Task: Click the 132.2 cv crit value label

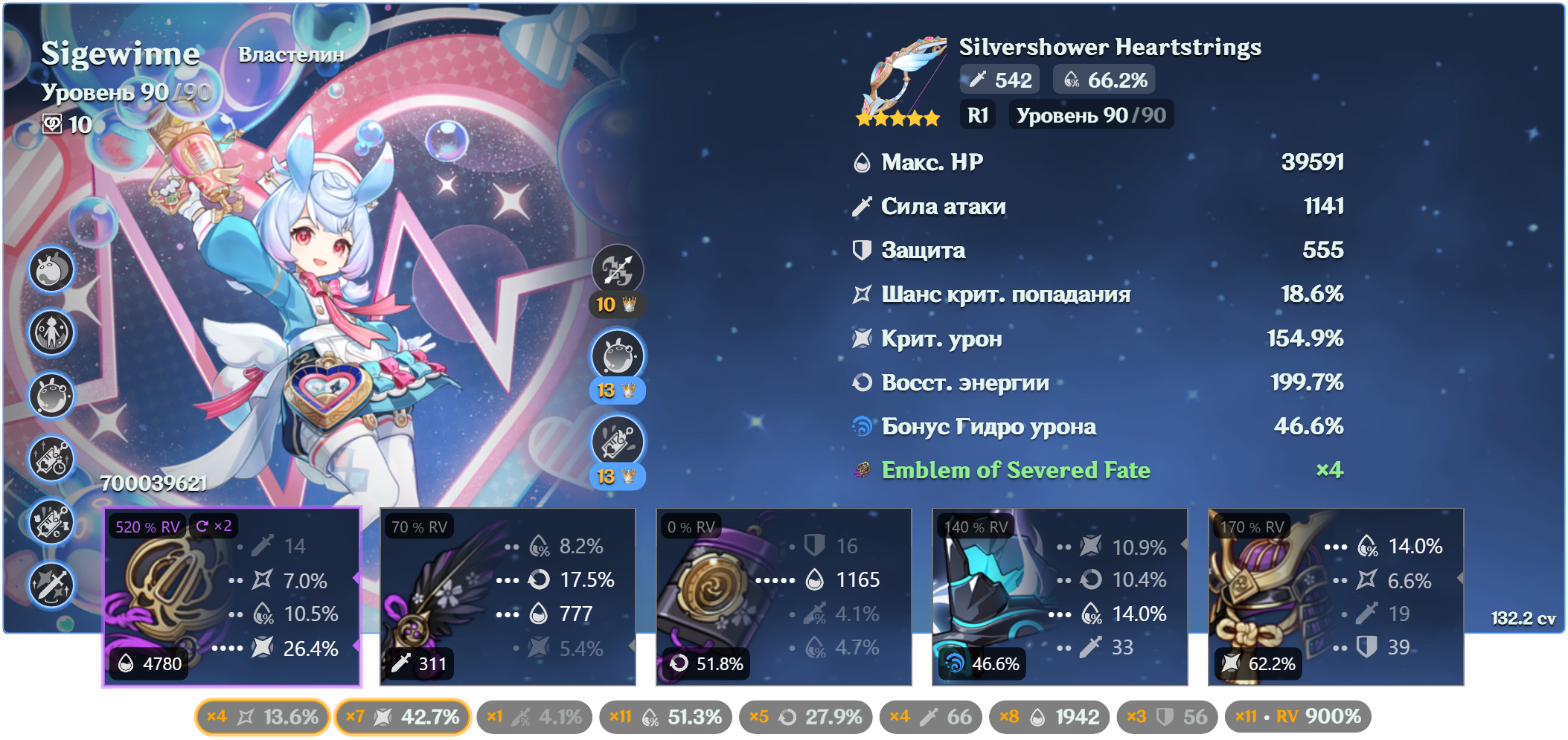Action: 1523,619
